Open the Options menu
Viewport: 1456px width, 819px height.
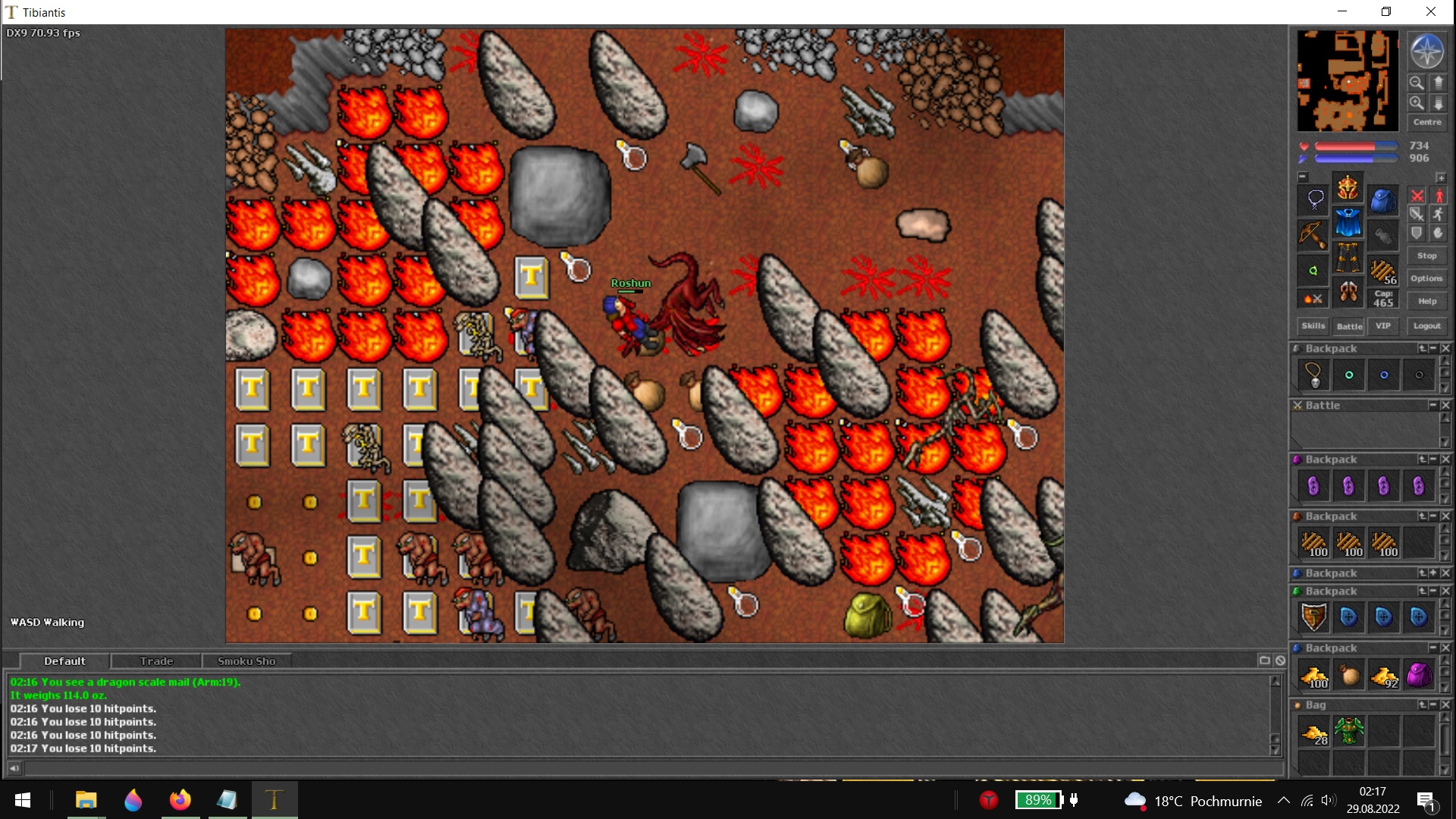(1426, 278)
